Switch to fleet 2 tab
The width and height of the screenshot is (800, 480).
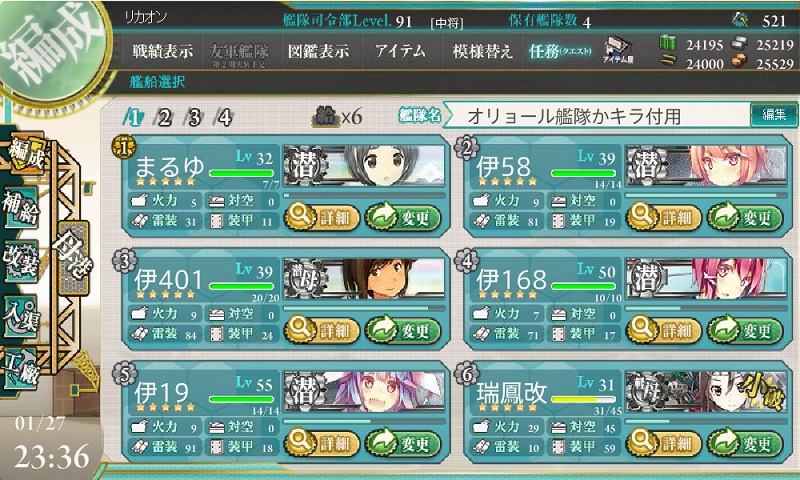pos(164,117)
